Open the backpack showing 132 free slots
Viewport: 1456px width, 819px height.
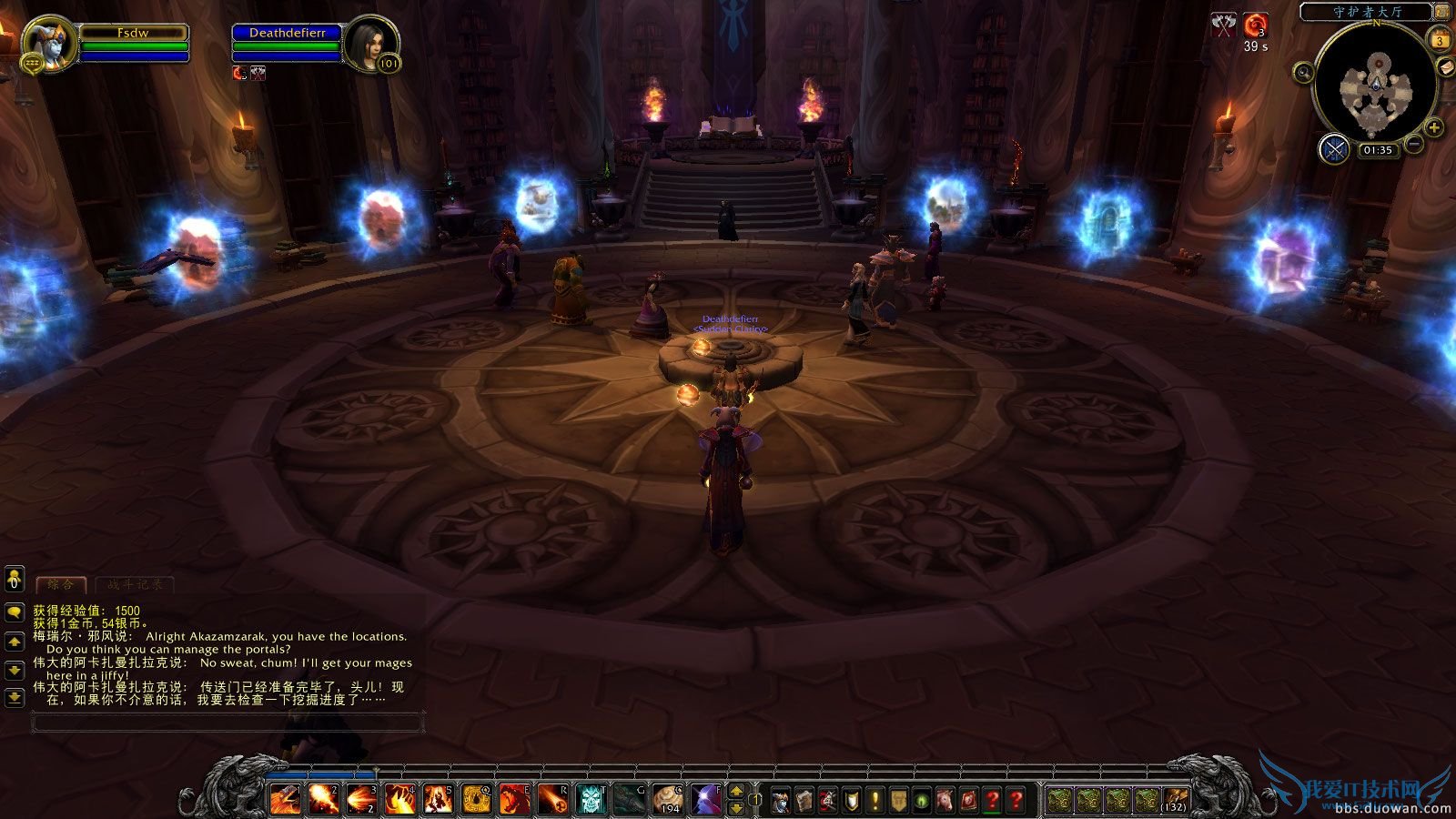(1175, 799)
